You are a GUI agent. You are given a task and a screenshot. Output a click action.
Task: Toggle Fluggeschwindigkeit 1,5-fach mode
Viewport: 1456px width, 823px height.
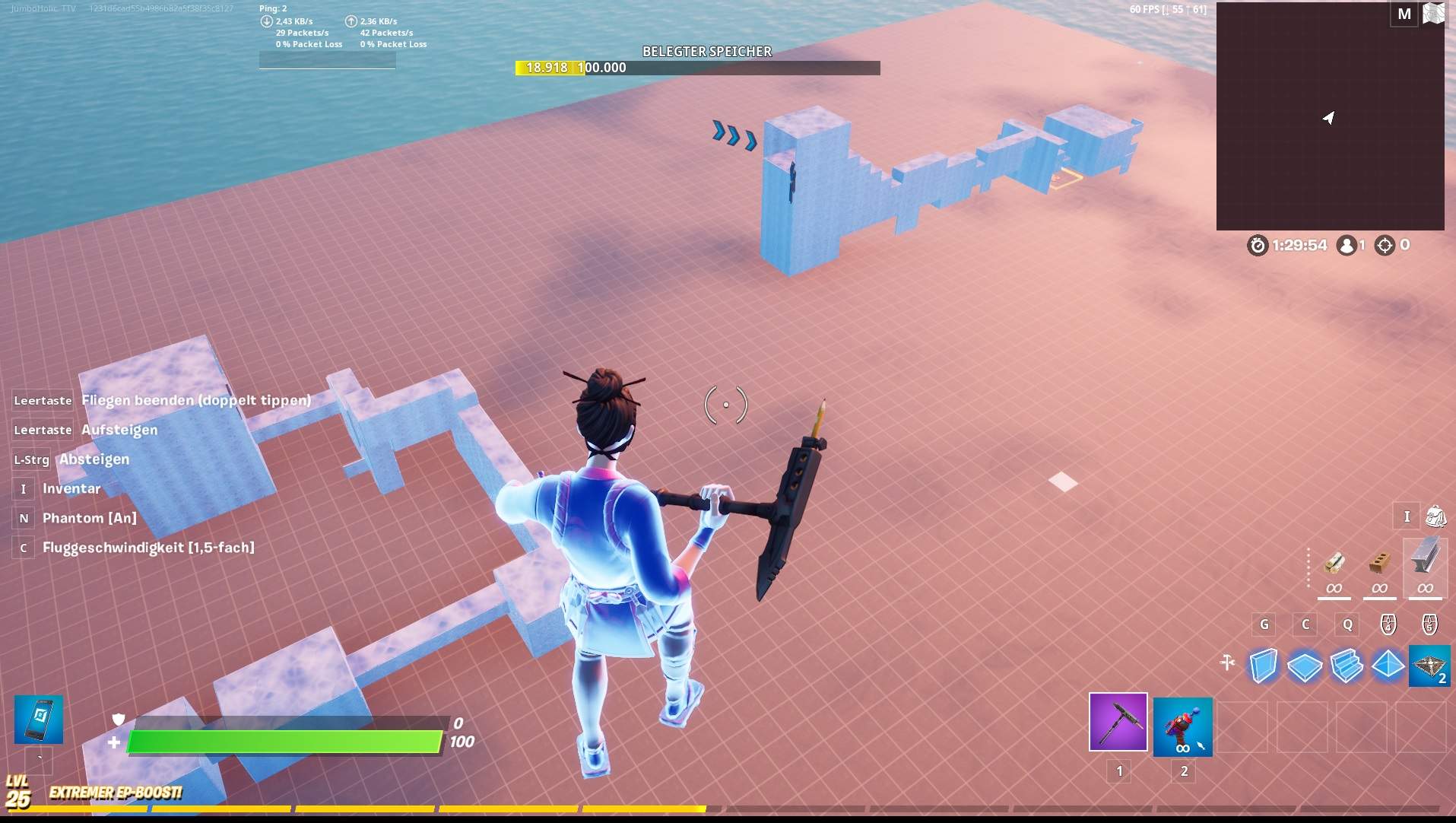(x=147, y=547)
